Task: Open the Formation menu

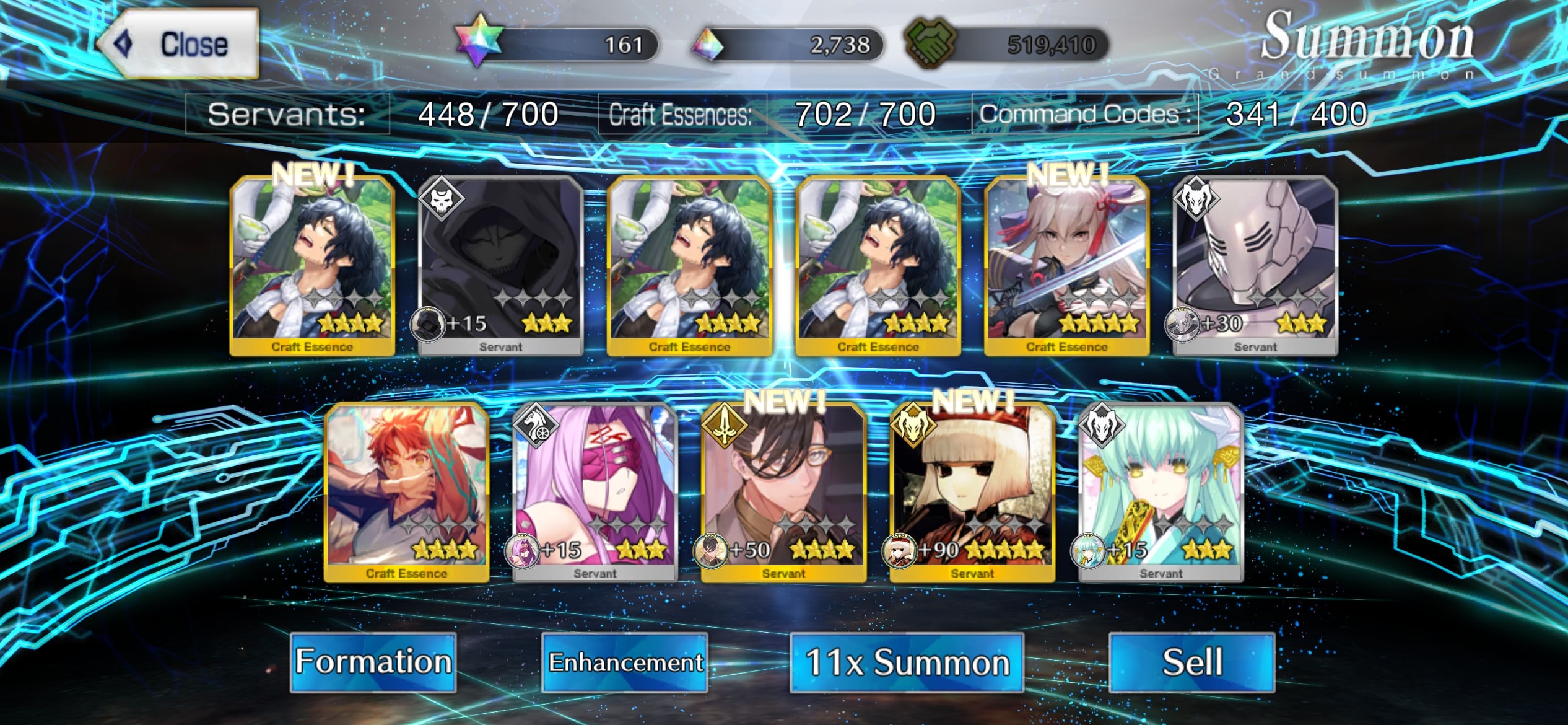Action: point(373,662)
